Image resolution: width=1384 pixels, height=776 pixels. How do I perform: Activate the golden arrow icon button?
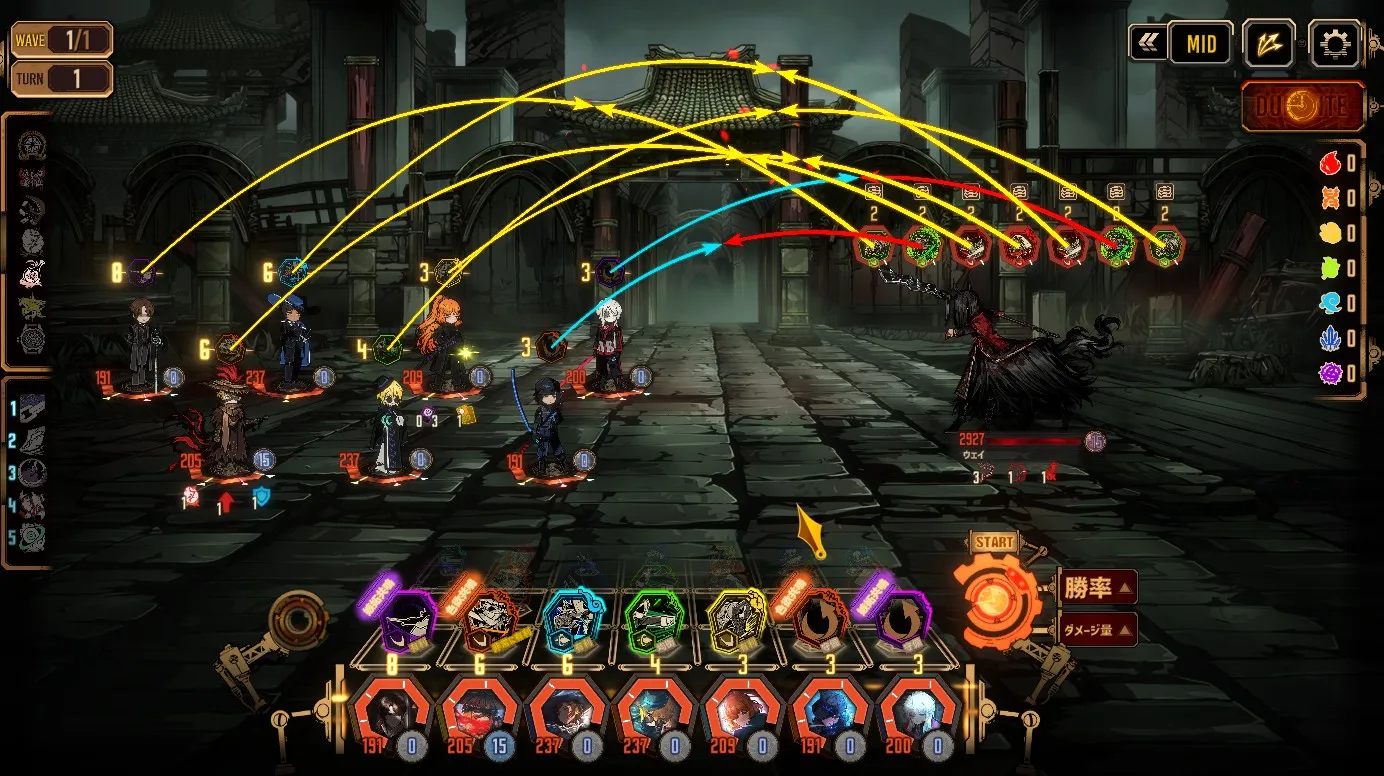click(x=1268, y=44)
